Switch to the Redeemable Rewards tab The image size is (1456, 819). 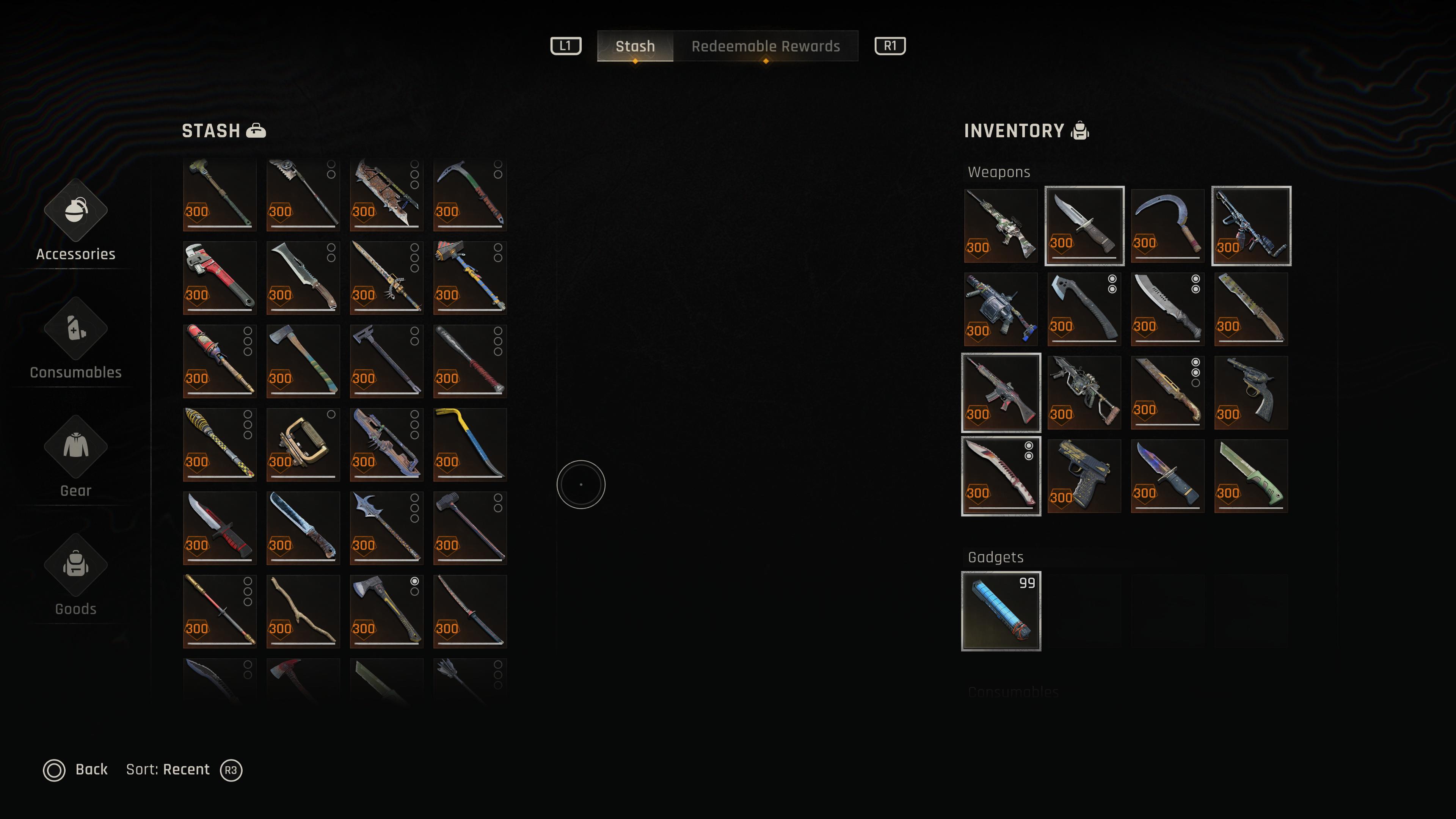click(x=765, y=46)
